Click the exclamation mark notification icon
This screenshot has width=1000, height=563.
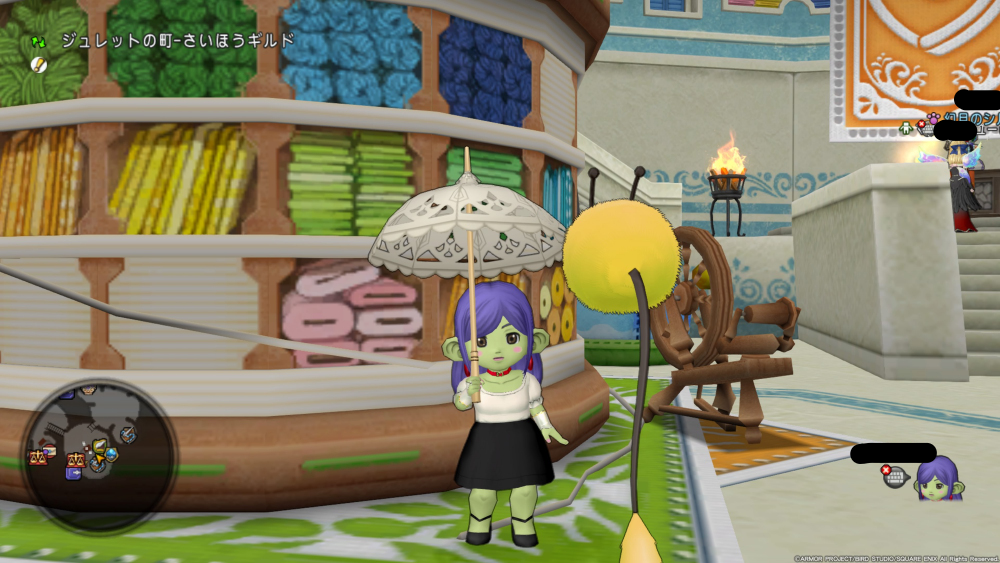pyautogui.click(x=38, y=64)
